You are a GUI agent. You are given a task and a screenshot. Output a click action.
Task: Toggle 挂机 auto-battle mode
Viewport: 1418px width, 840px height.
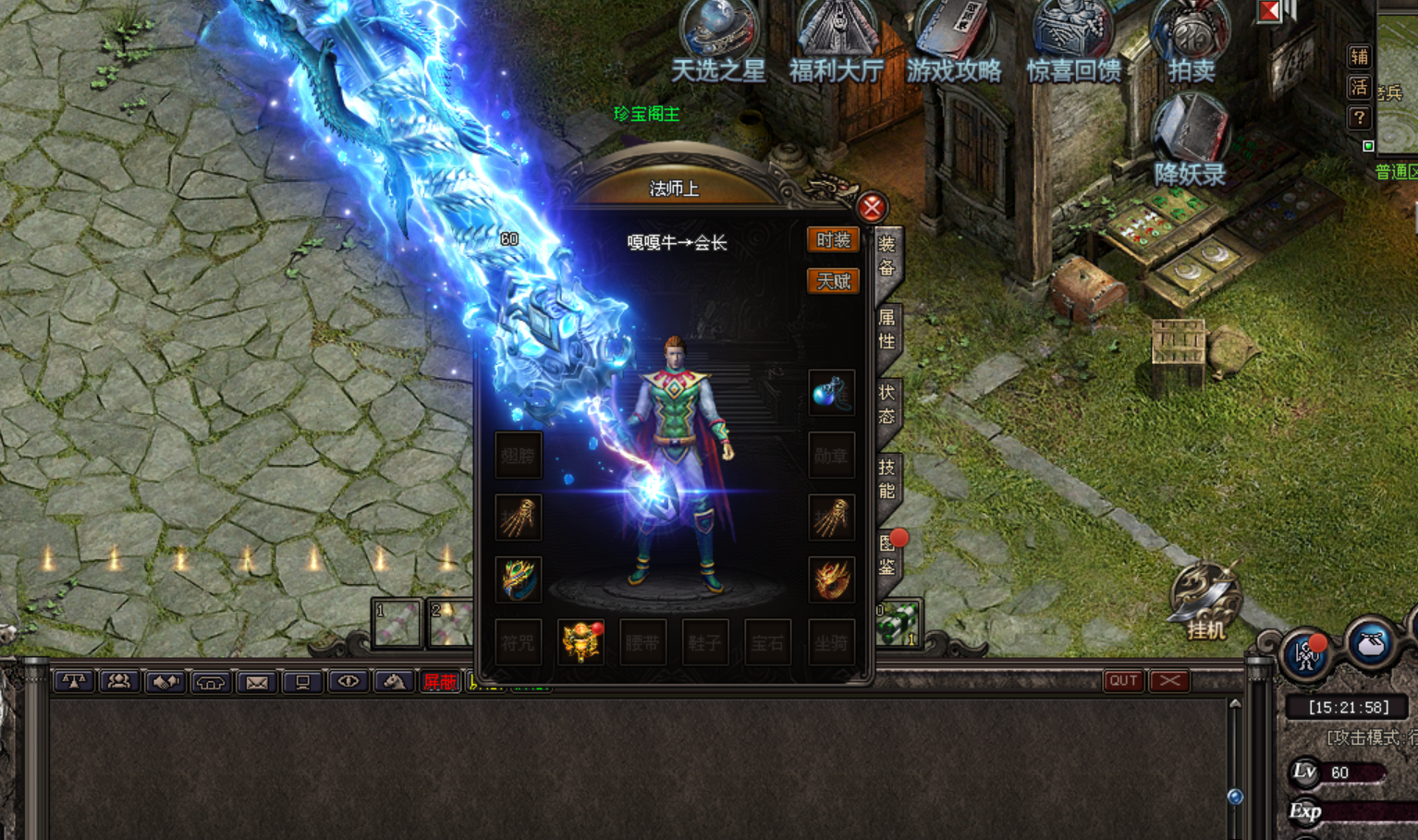[x=1205, y=601]
